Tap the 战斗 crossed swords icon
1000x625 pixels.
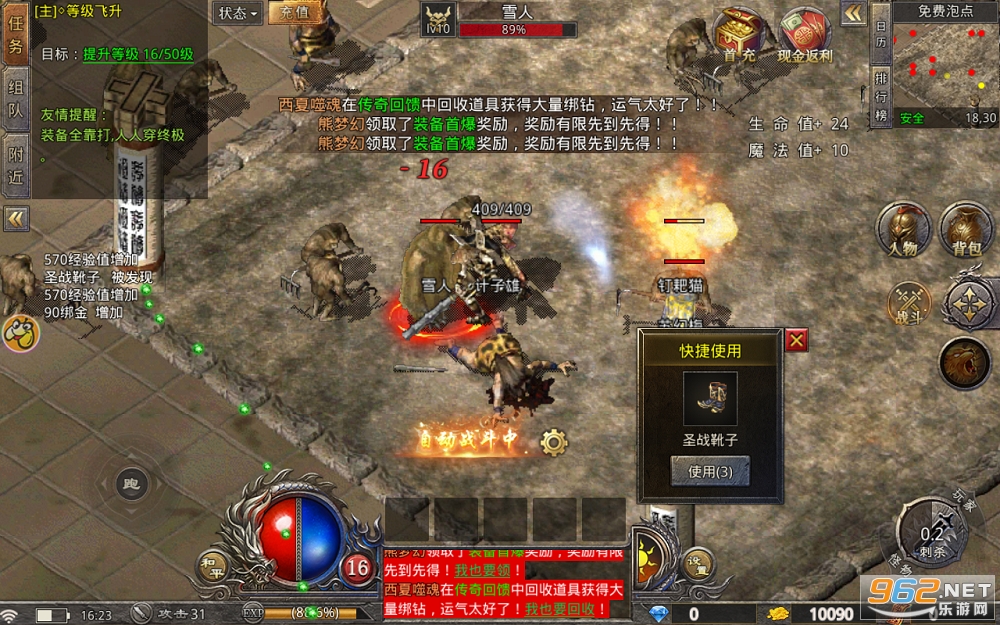pos(909,303)
